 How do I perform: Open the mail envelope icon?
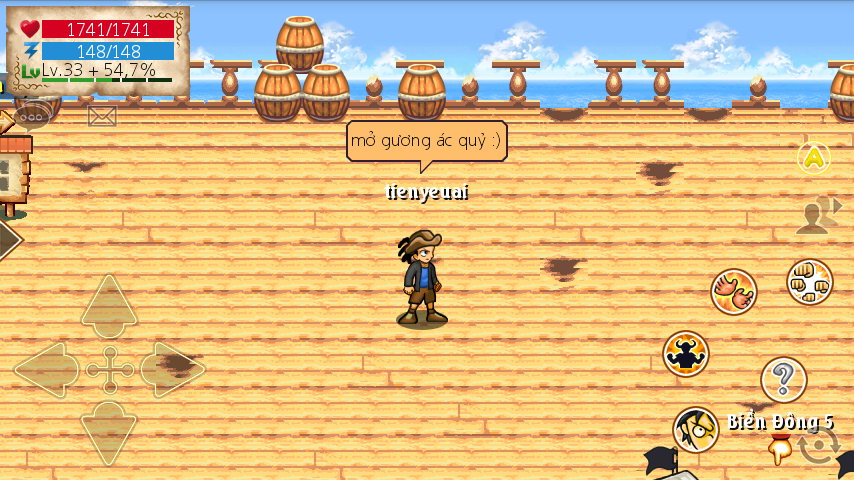click(x=102, y=116)
